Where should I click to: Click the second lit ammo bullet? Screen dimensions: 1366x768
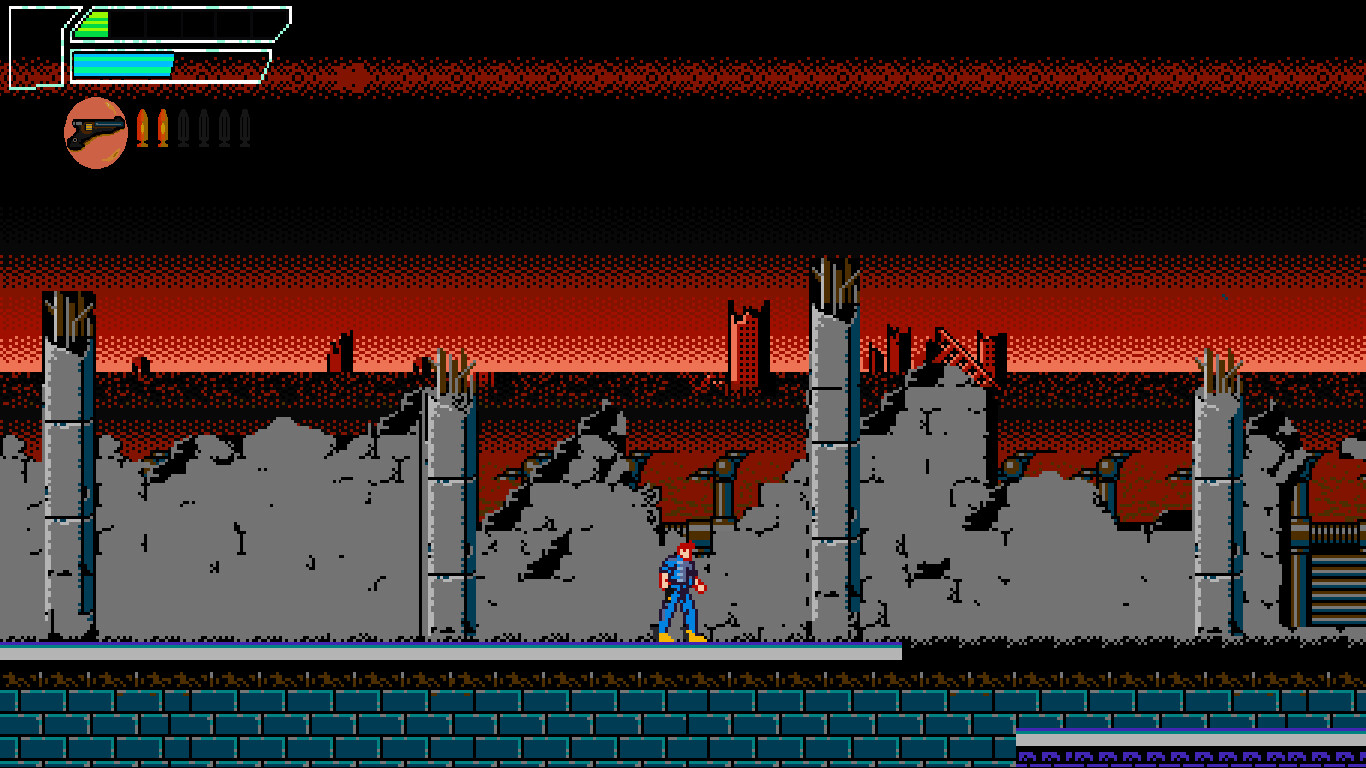click(x=163, y=127)
